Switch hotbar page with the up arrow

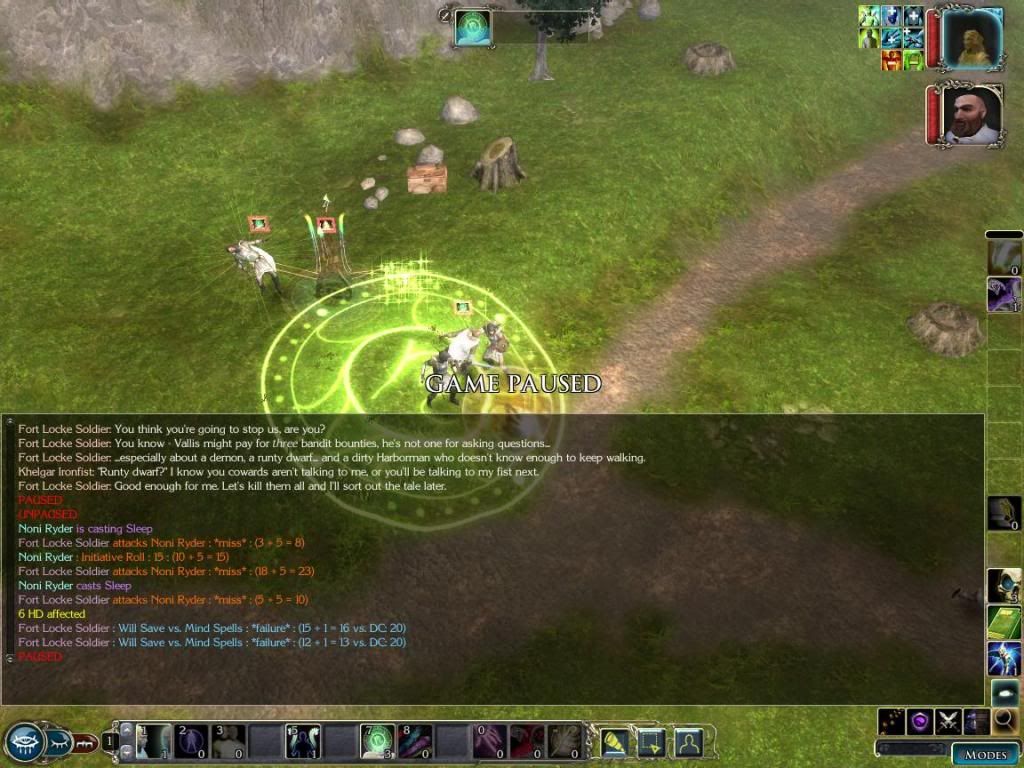click(x=127, y=728)
